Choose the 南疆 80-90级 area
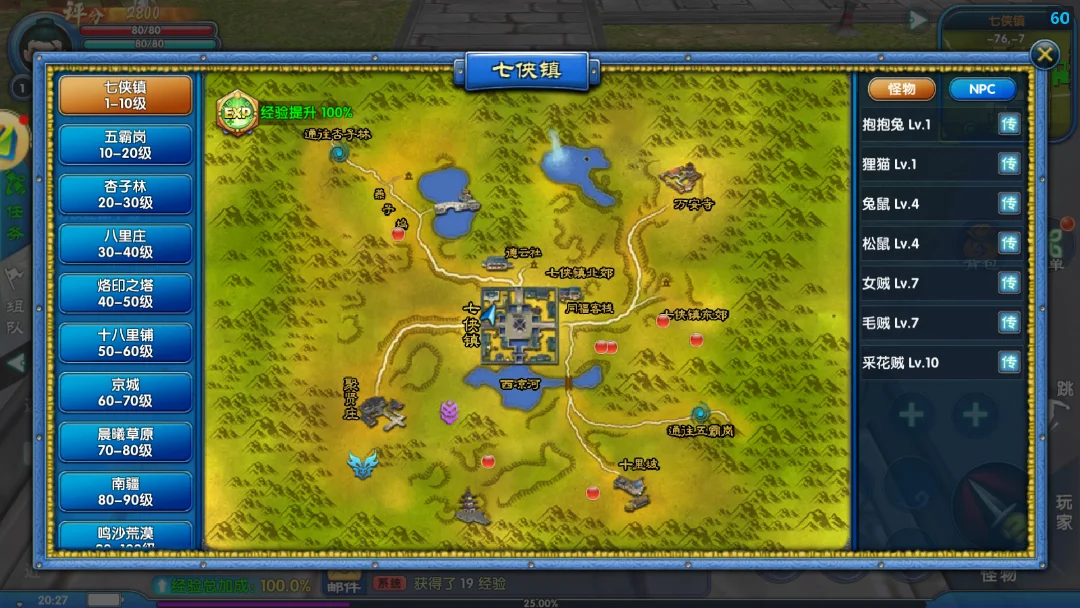 coord(126,491)
